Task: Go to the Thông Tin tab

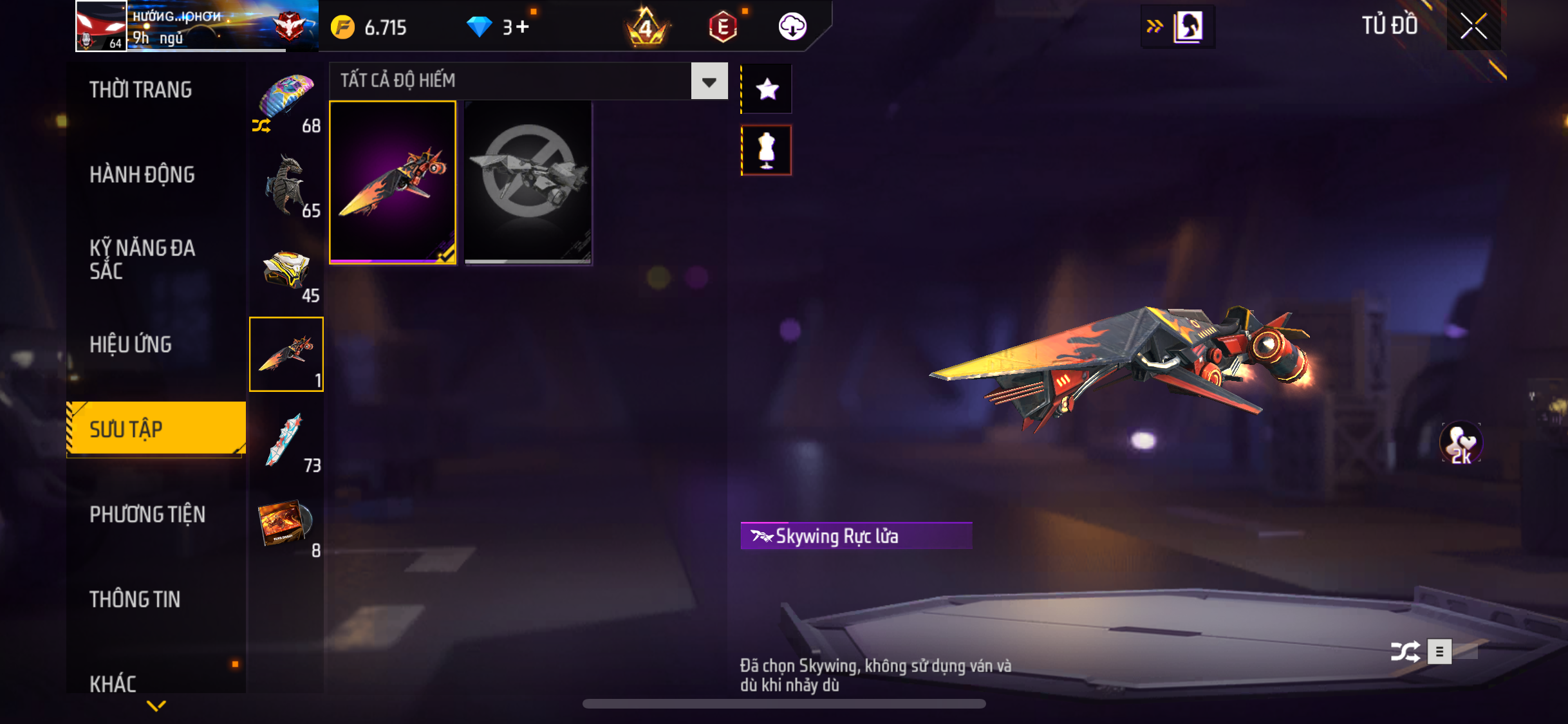Action: click(135, 599)
